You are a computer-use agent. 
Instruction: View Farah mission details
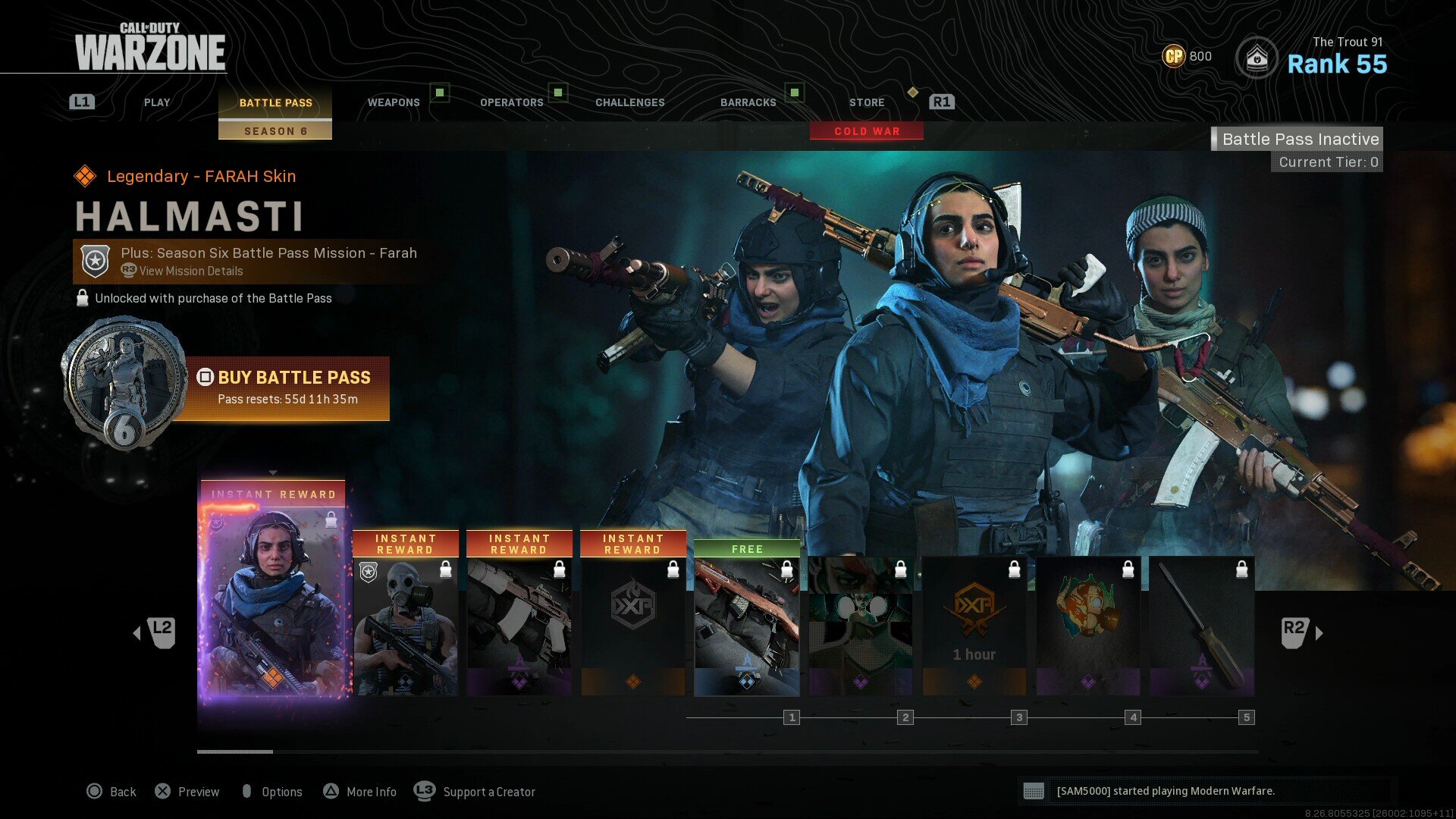click(190, 271)
